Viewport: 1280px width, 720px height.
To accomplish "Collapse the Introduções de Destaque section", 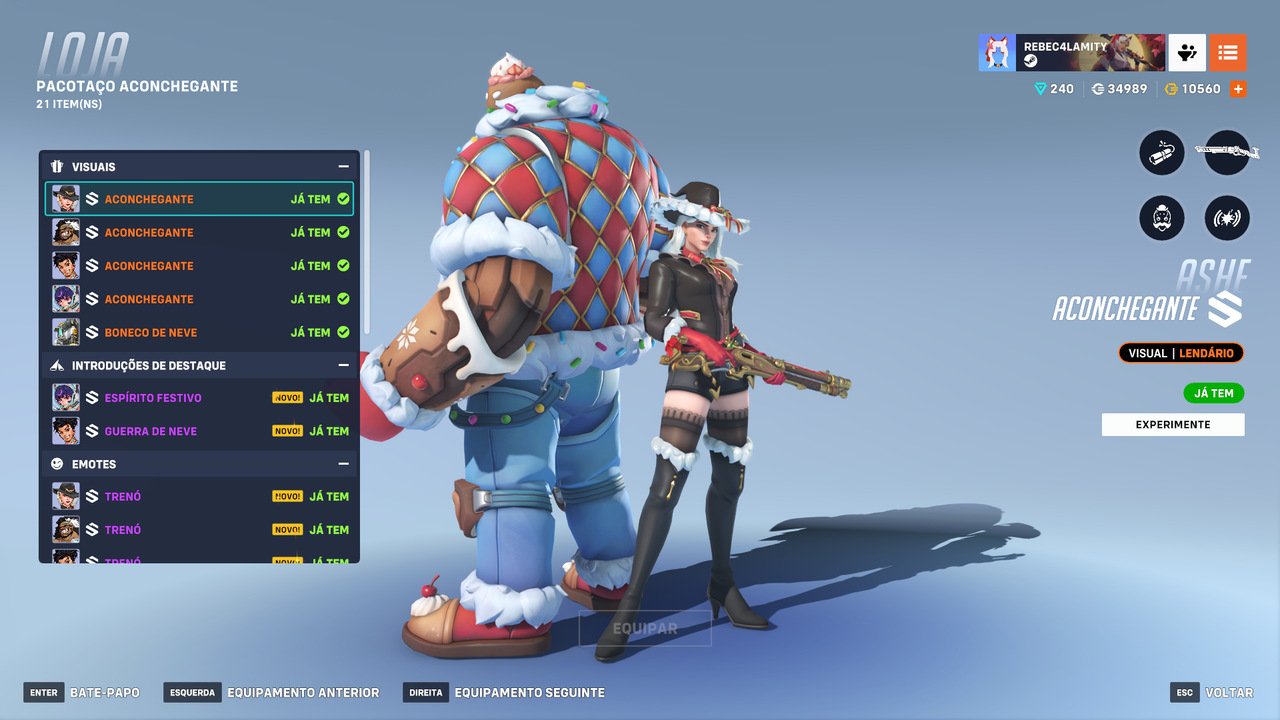I will 343,366.
